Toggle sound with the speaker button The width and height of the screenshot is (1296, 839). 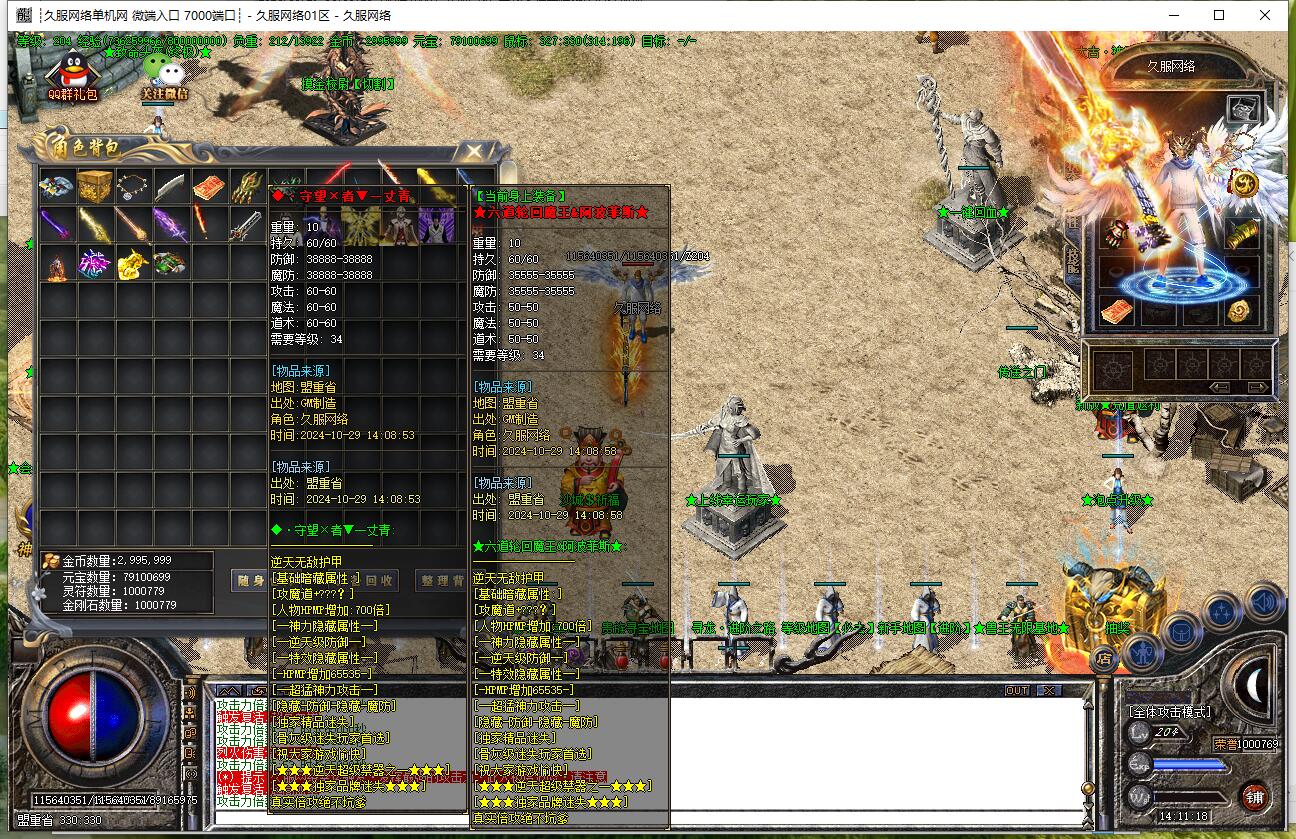[1262, 602]
